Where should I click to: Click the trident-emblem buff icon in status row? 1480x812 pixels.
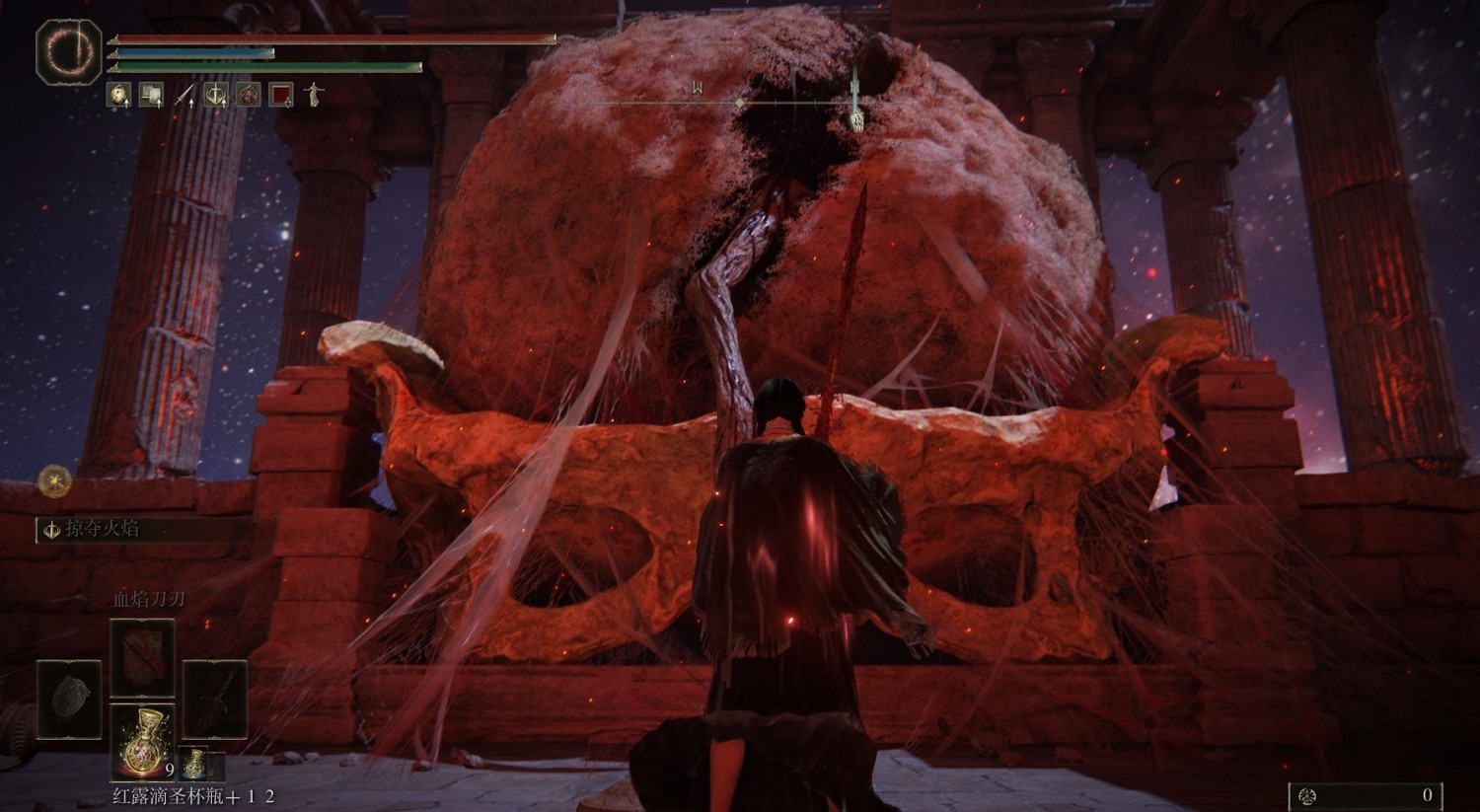pos(216,95)
